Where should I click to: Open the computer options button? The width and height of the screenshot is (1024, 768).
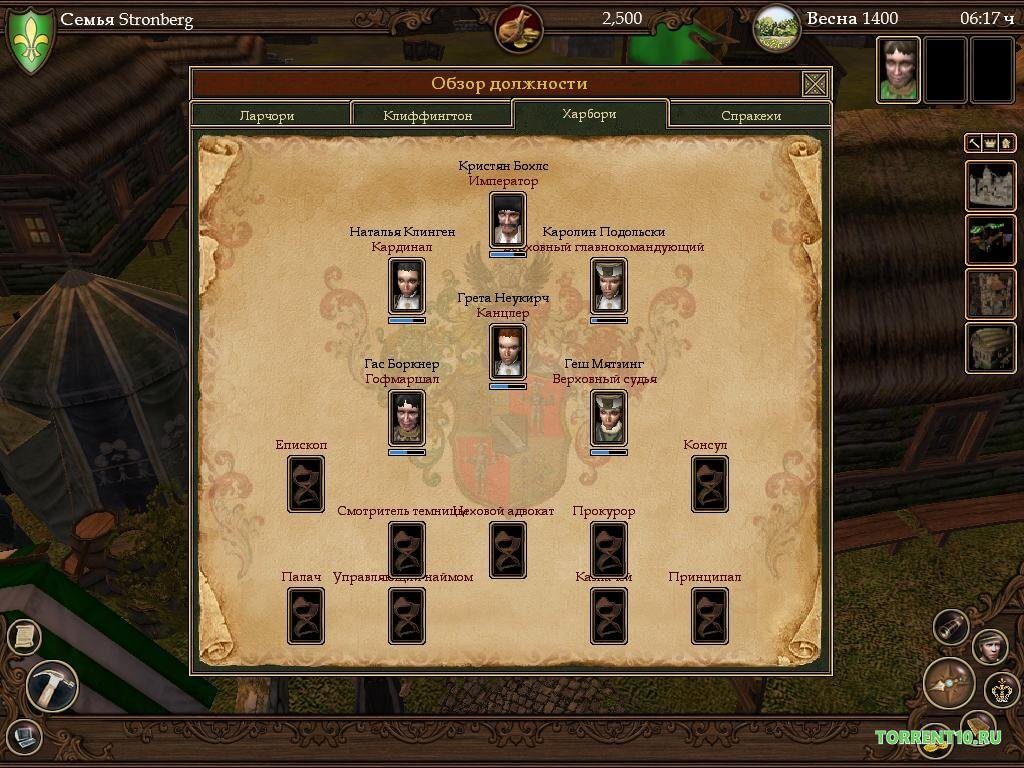[24, 737]
